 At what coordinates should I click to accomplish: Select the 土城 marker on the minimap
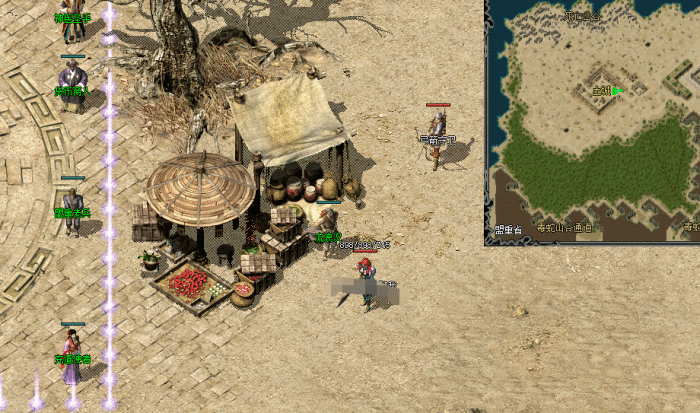point(602,90)
